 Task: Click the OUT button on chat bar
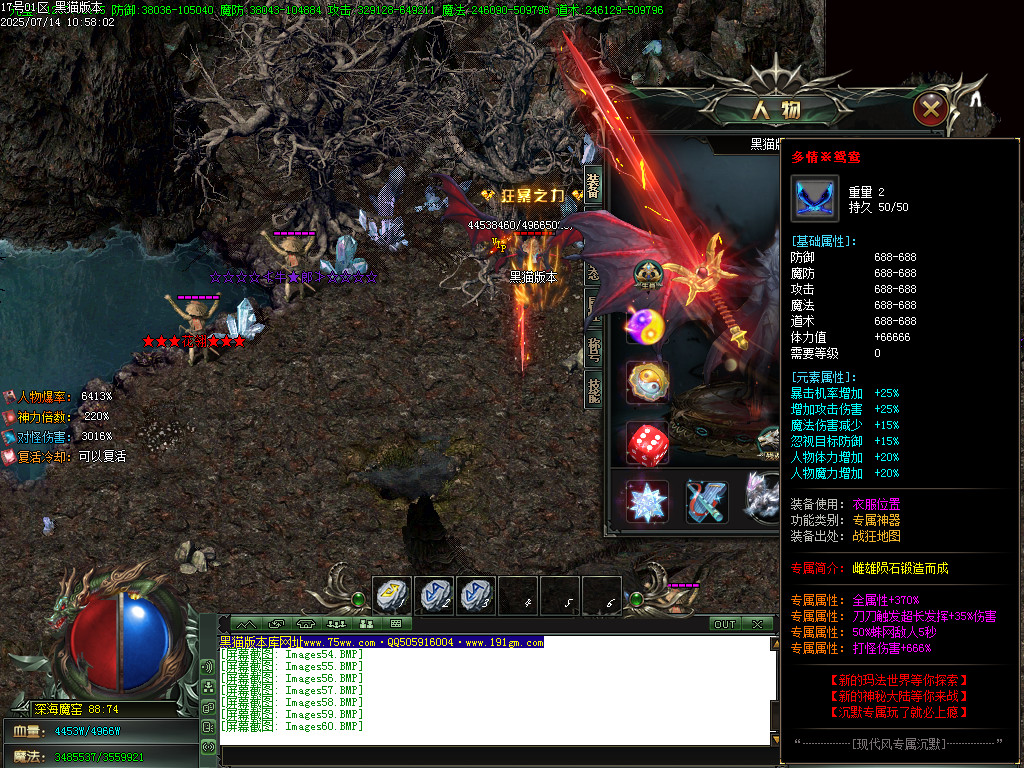(x=724, y=624)
